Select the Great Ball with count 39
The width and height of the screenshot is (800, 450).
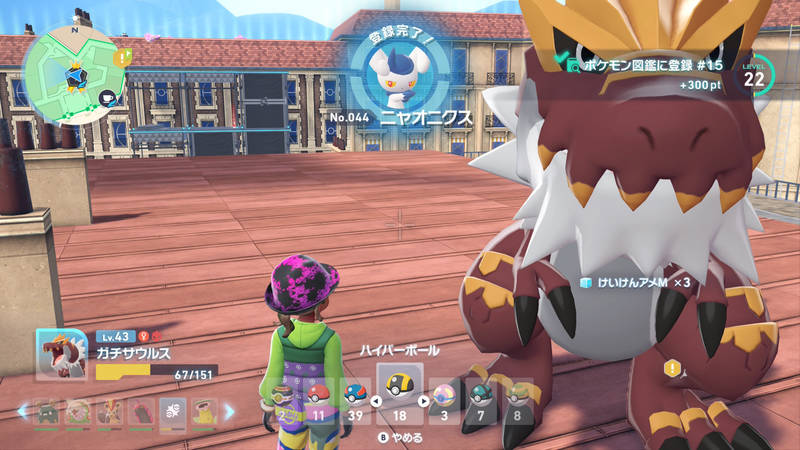pyautogui.click(x=355, y=398)
